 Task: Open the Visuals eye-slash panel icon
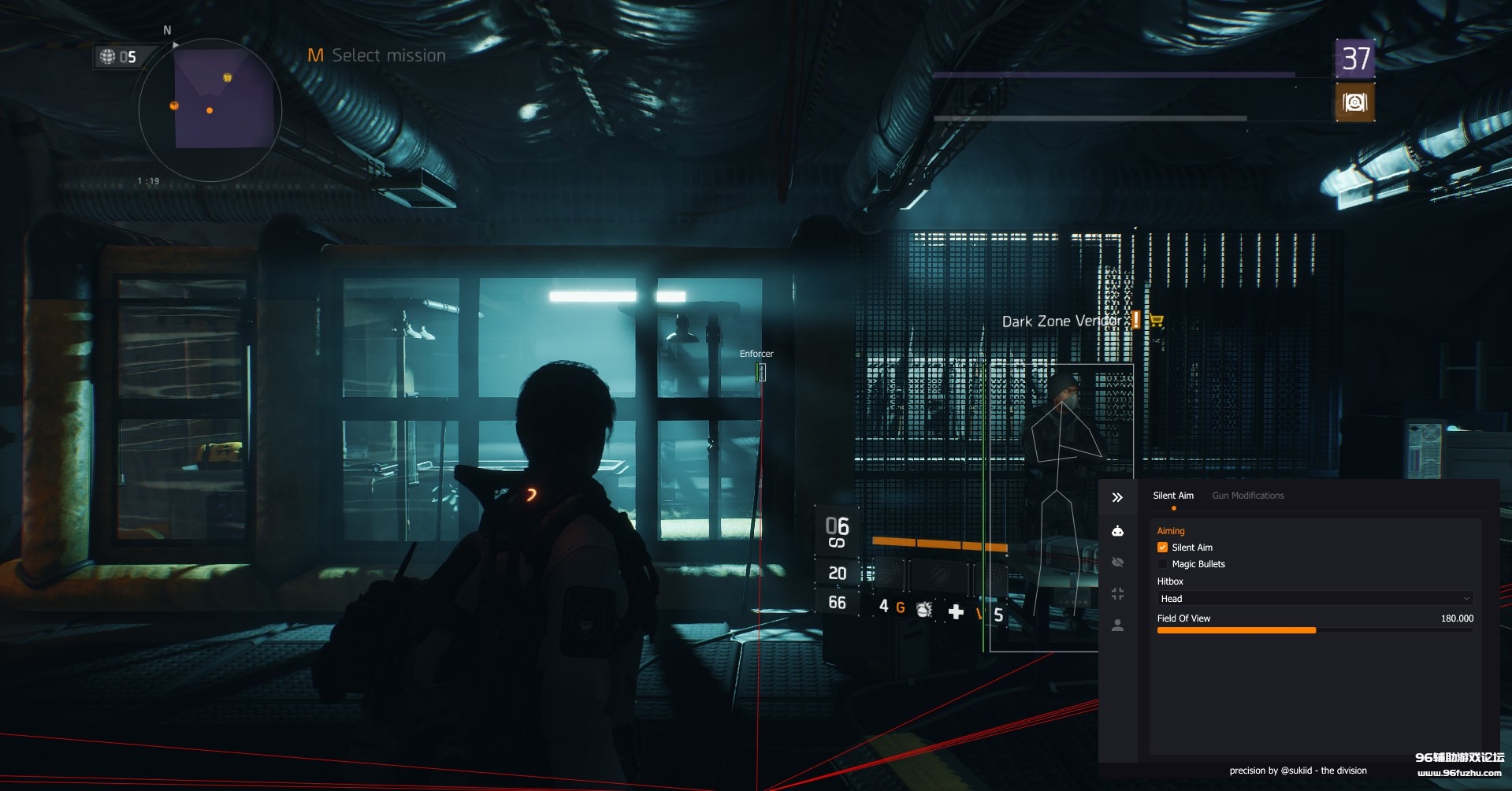coord(1117,561)
